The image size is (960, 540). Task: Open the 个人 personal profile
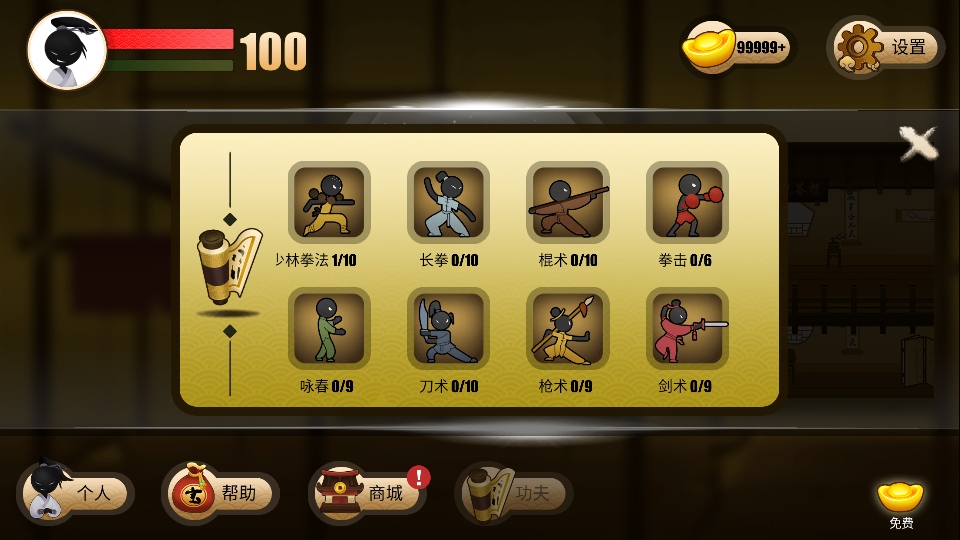coord(76,492)
